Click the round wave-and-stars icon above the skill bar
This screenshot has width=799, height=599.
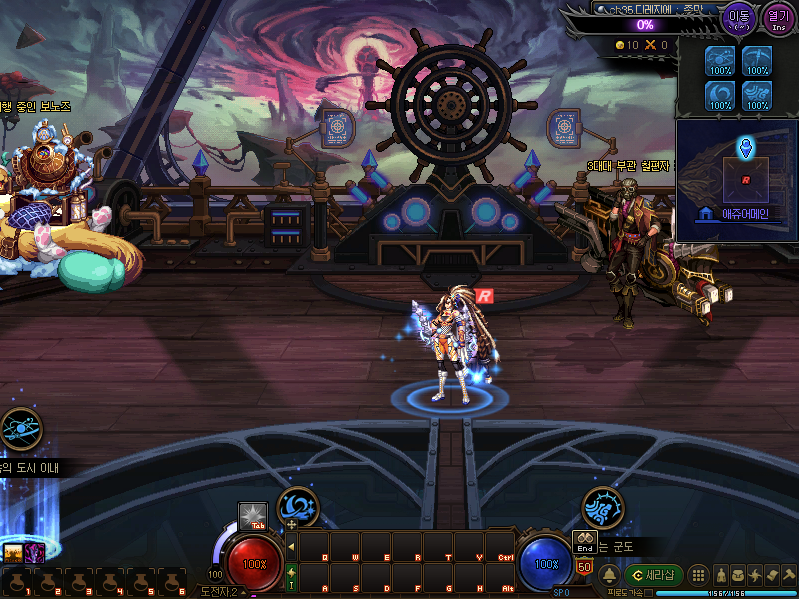297,506
